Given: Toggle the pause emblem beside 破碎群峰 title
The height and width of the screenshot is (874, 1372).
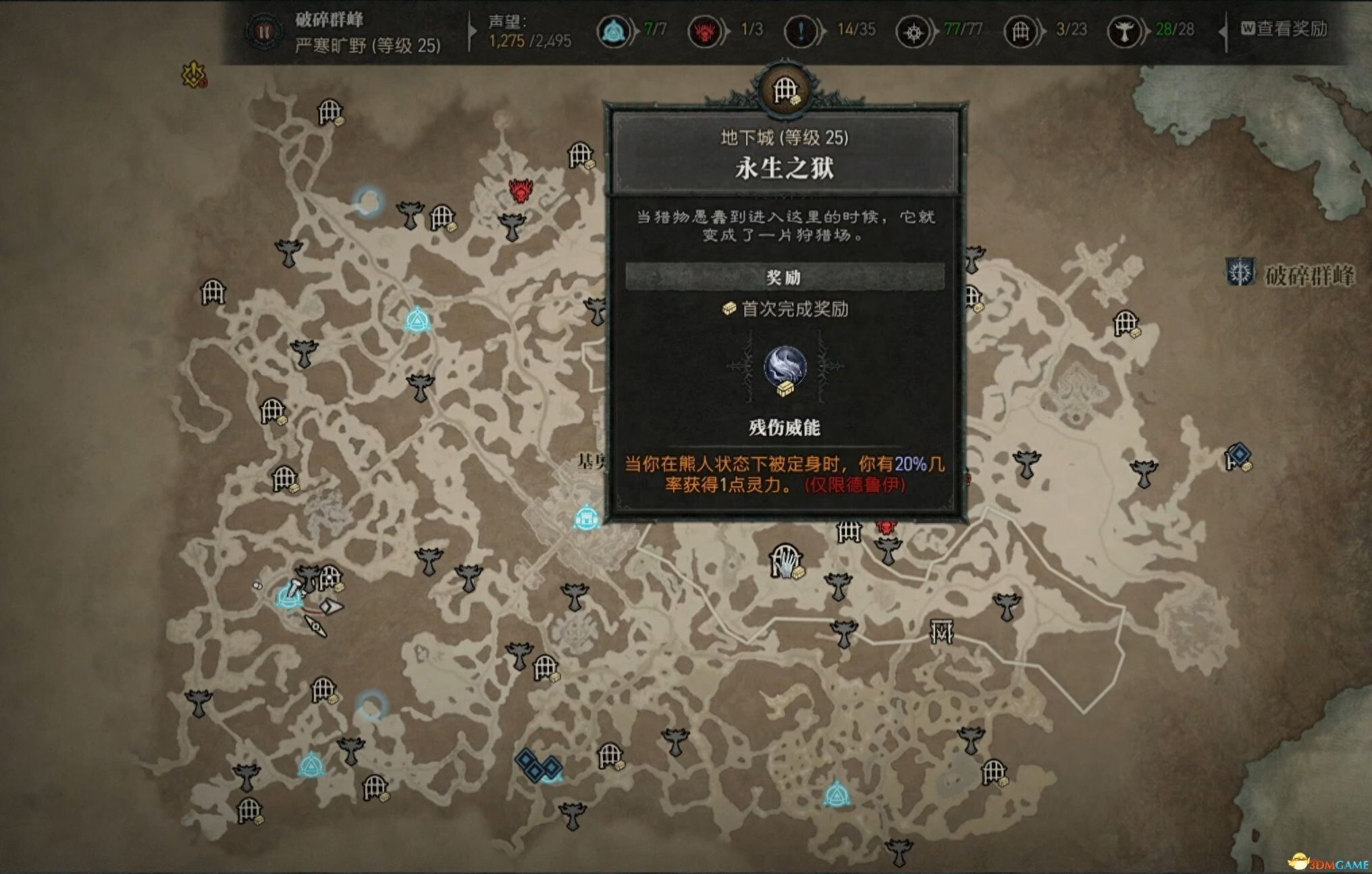Looking at the screenshot, I should pyautogui.click(x=265, y=30).
